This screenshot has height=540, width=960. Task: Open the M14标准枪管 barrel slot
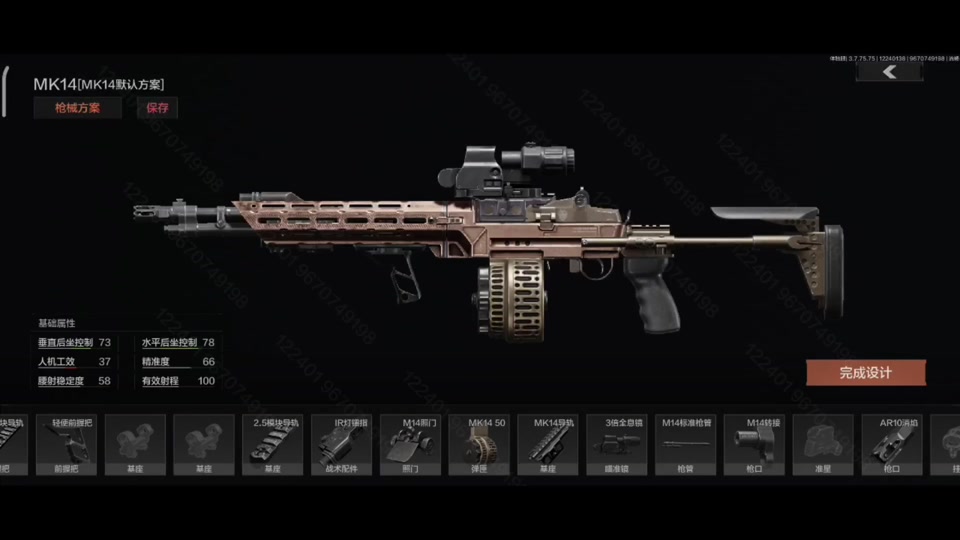(x=685, y=444)
